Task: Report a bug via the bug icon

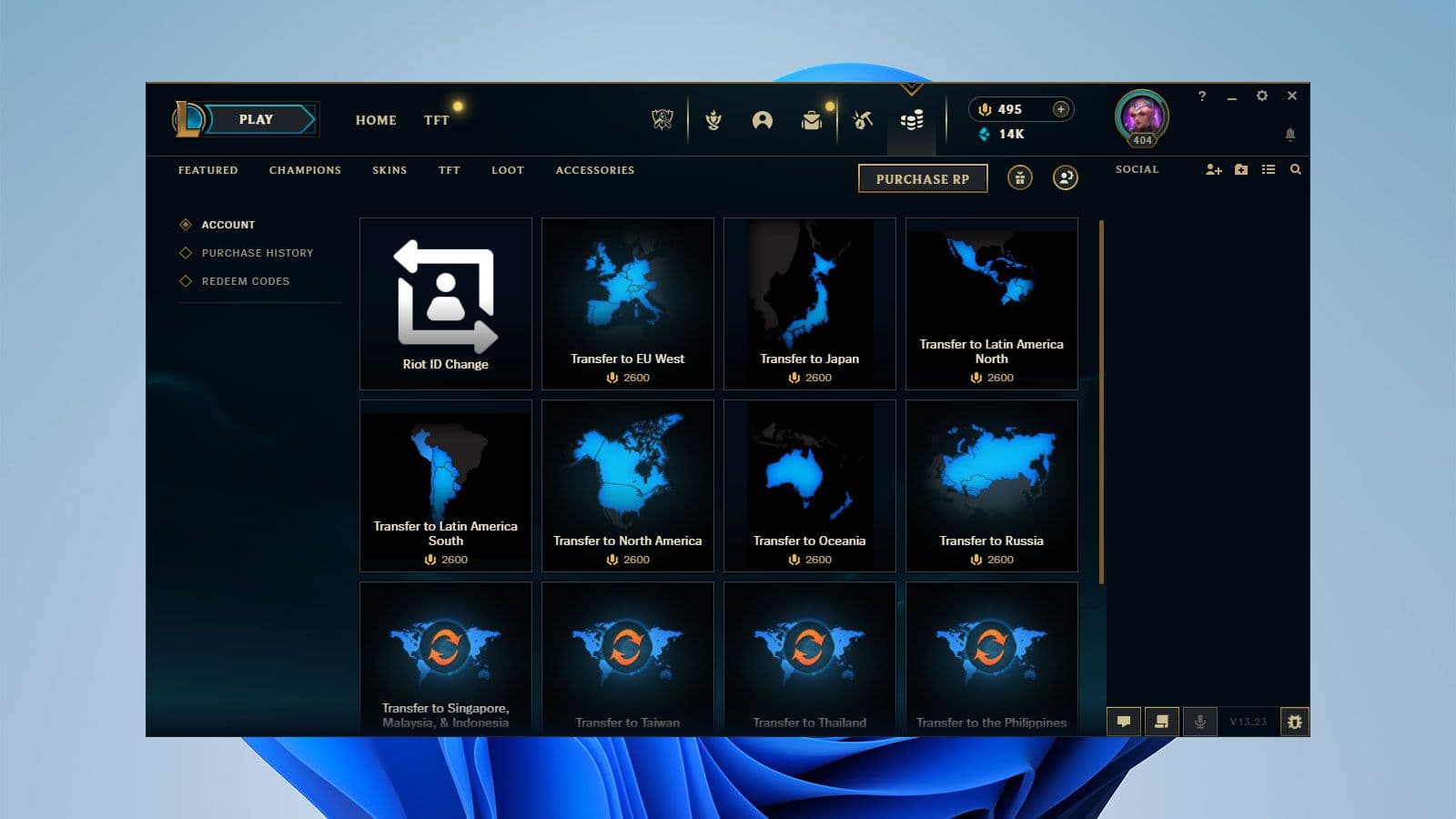Action: (x=1294, y=722)
